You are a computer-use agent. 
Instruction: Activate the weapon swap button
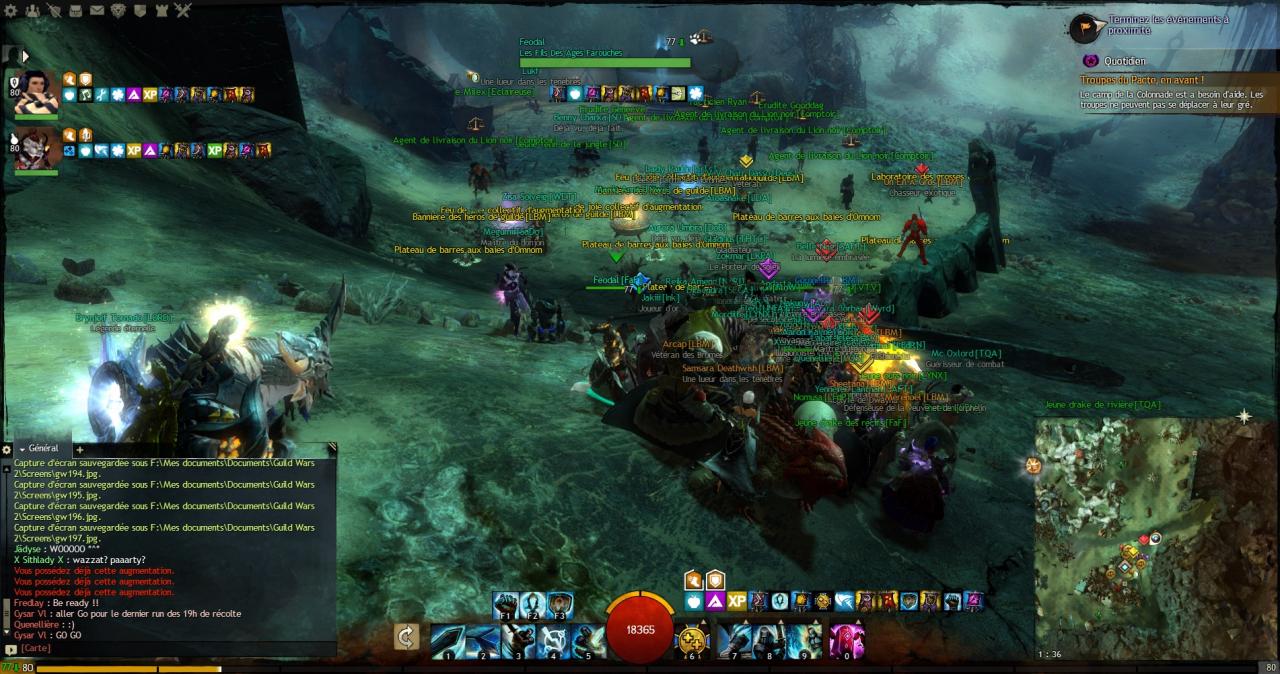click(x=406, y=637)
